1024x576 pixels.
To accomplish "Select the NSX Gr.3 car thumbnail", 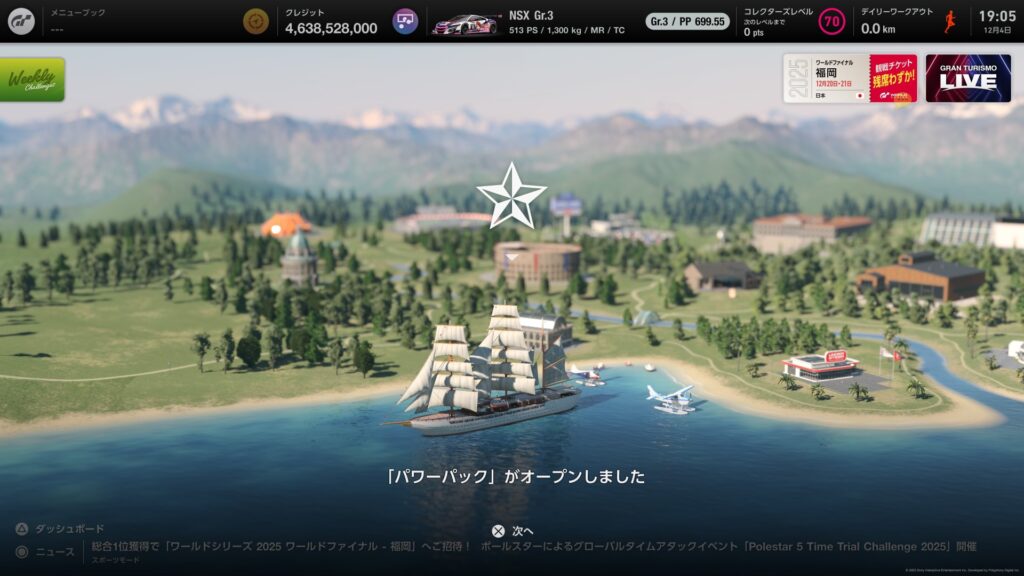I will [x=466, y=22].
